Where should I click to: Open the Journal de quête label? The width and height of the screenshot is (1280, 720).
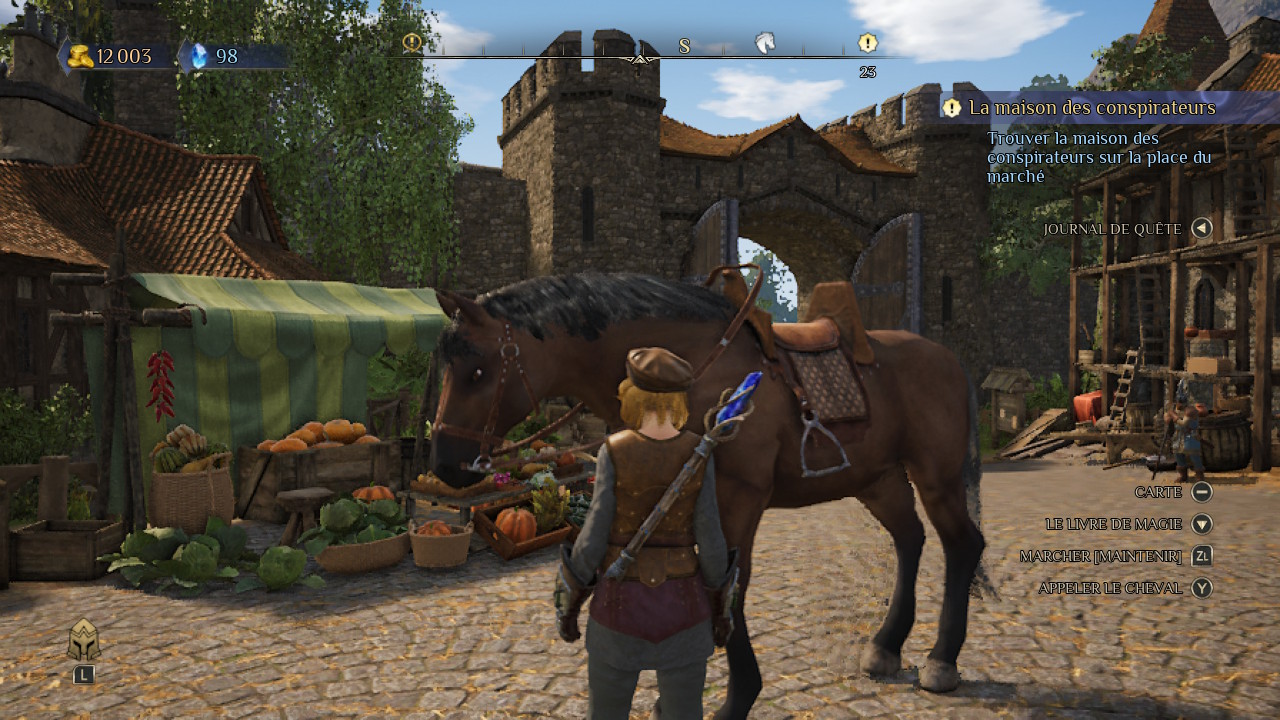coord(1112,229)
